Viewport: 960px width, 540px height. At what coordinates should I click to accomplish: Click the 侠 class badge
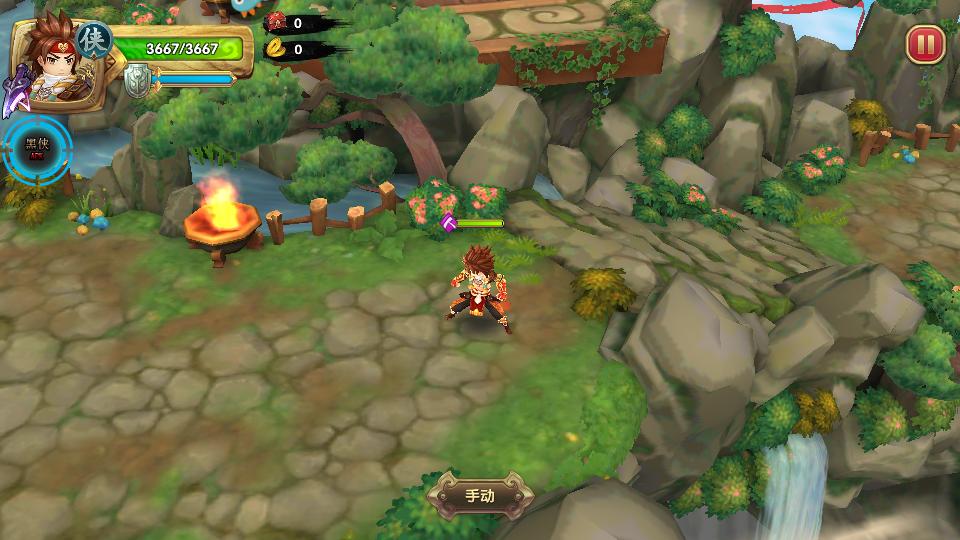click(95, 40)
